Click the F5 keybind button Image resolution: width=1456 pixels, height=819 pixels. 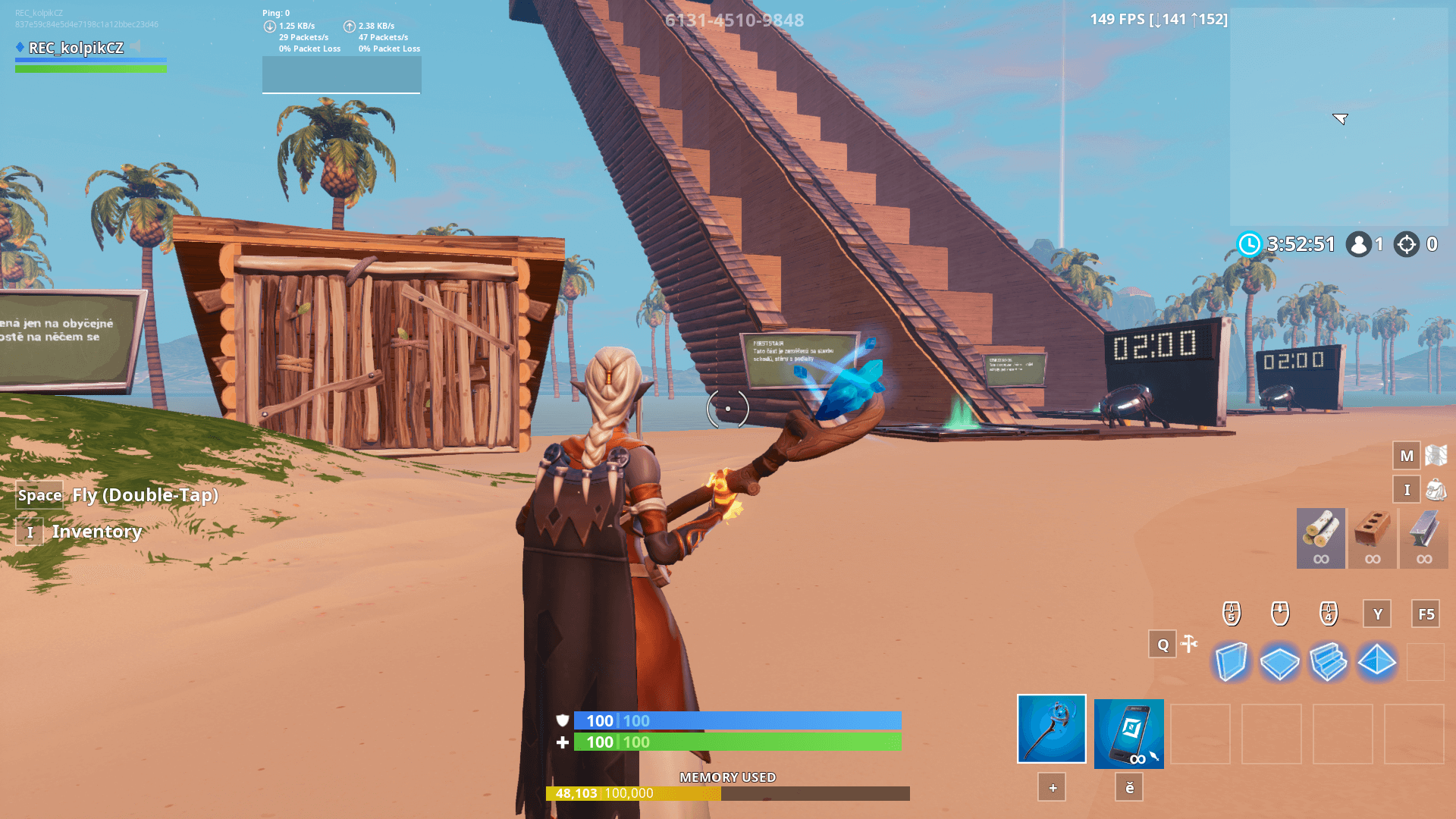coord(1424,614)
